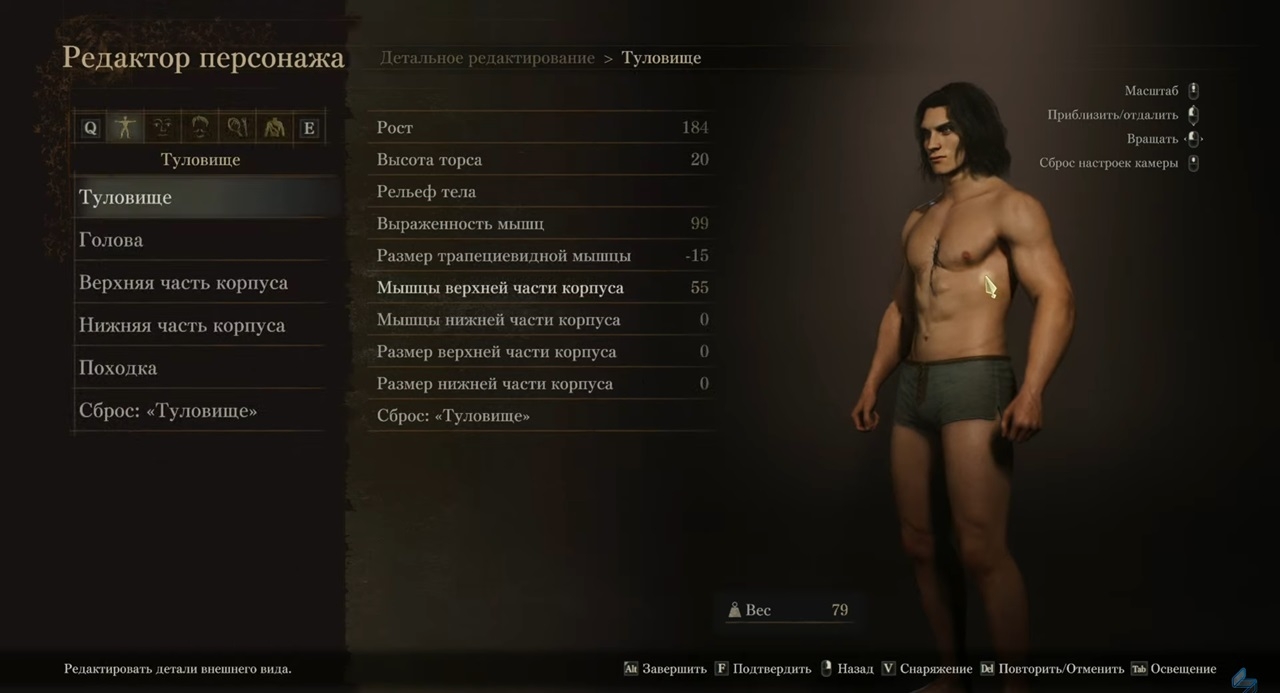This screenshot has height=693, width=1280.
Task: Click Детальное редактирование in the breadcrumb
Action: tap(487, 58)
